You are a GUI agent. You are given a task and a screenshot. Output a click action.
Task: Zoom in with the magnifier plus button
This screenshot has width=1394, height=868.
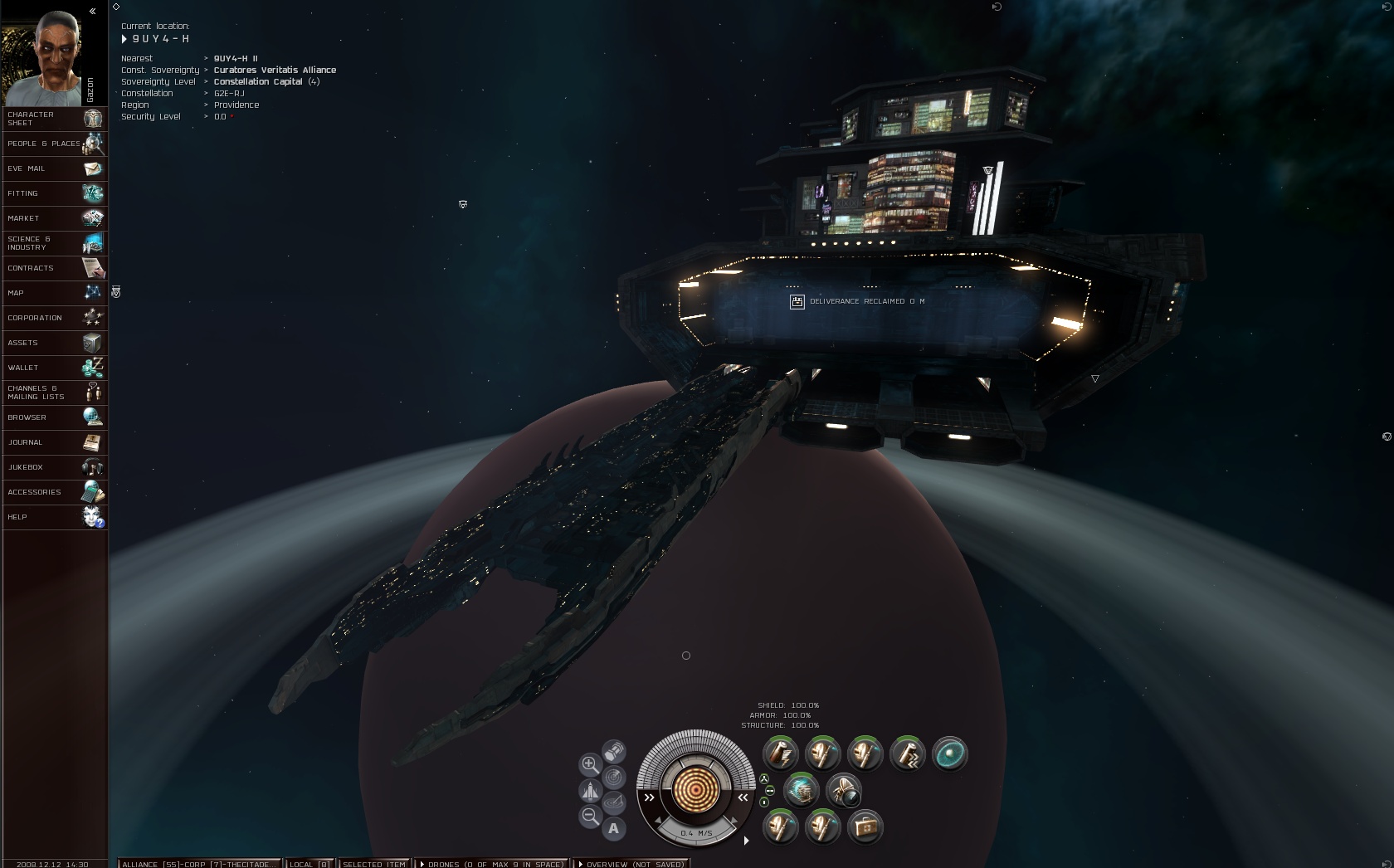[x=590, y=764]
